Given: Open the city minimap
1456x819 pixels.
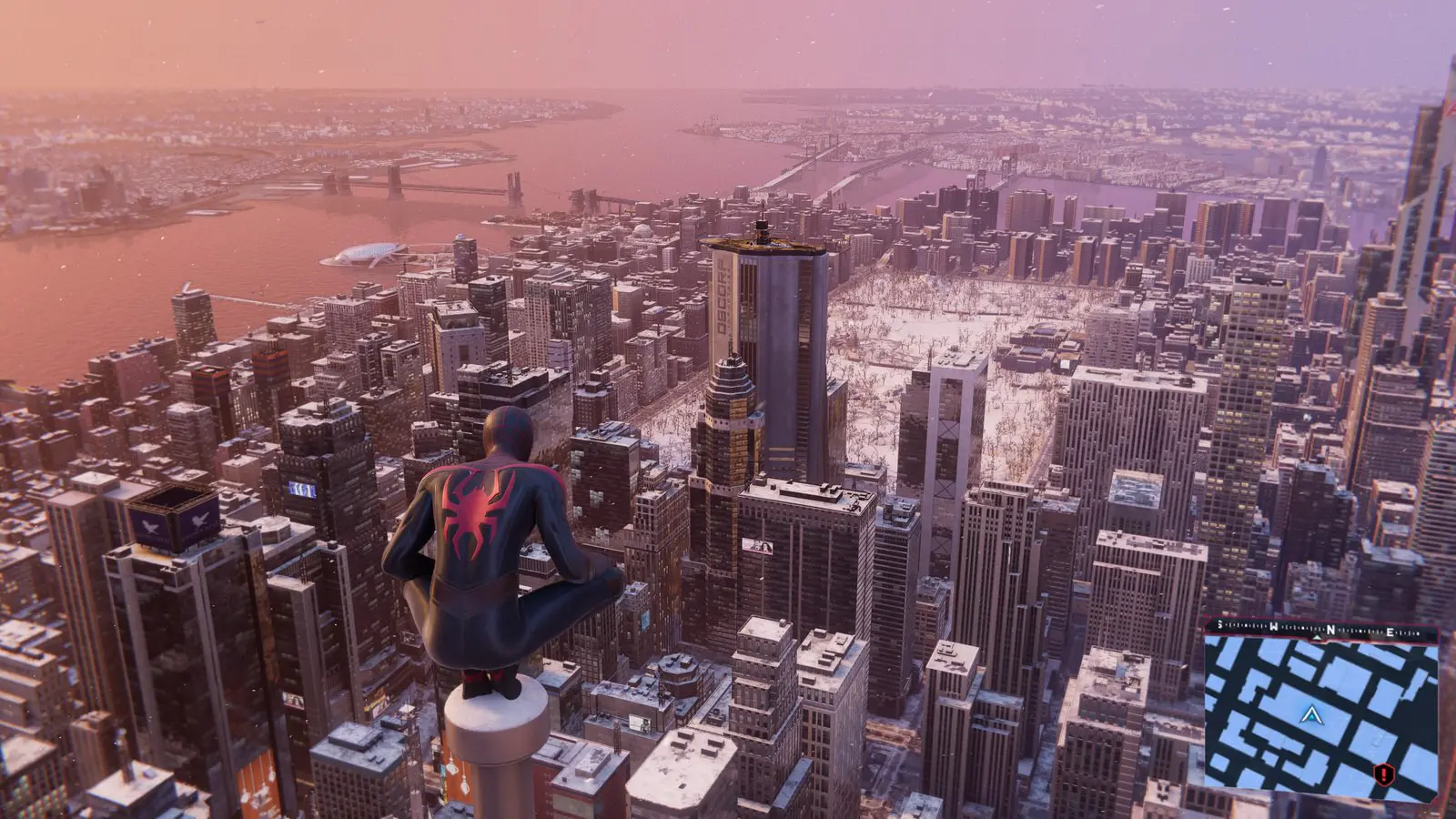Looking at the screenshot, I should 1321,712.
